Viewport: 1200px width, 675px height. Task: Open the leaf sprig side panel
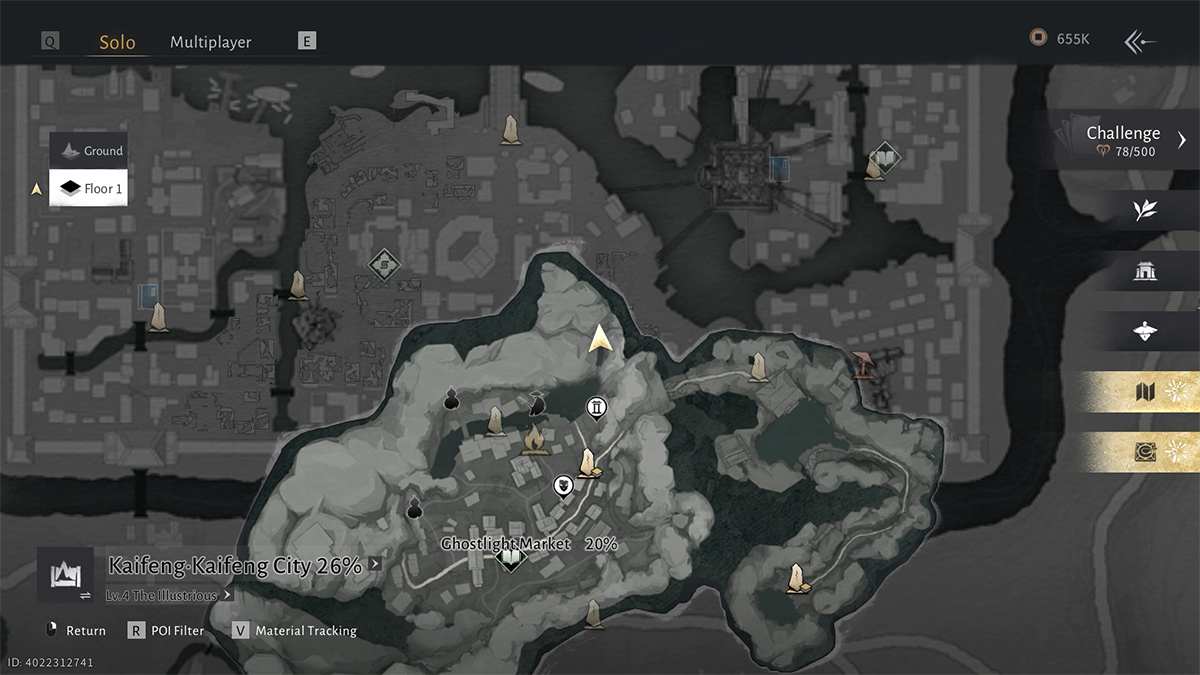(1145, 210)
